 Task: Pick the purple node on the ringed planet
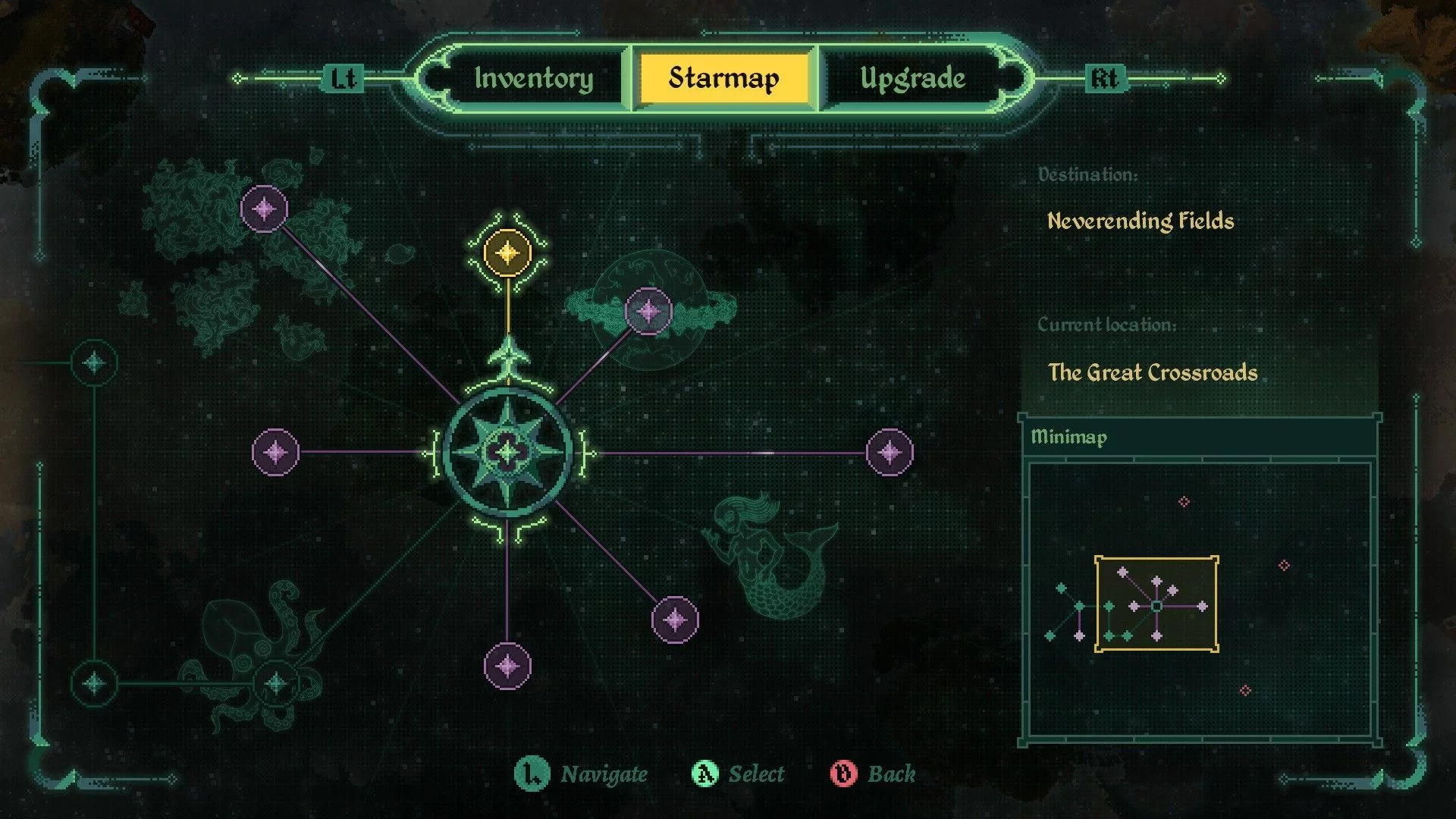point(648,311)
